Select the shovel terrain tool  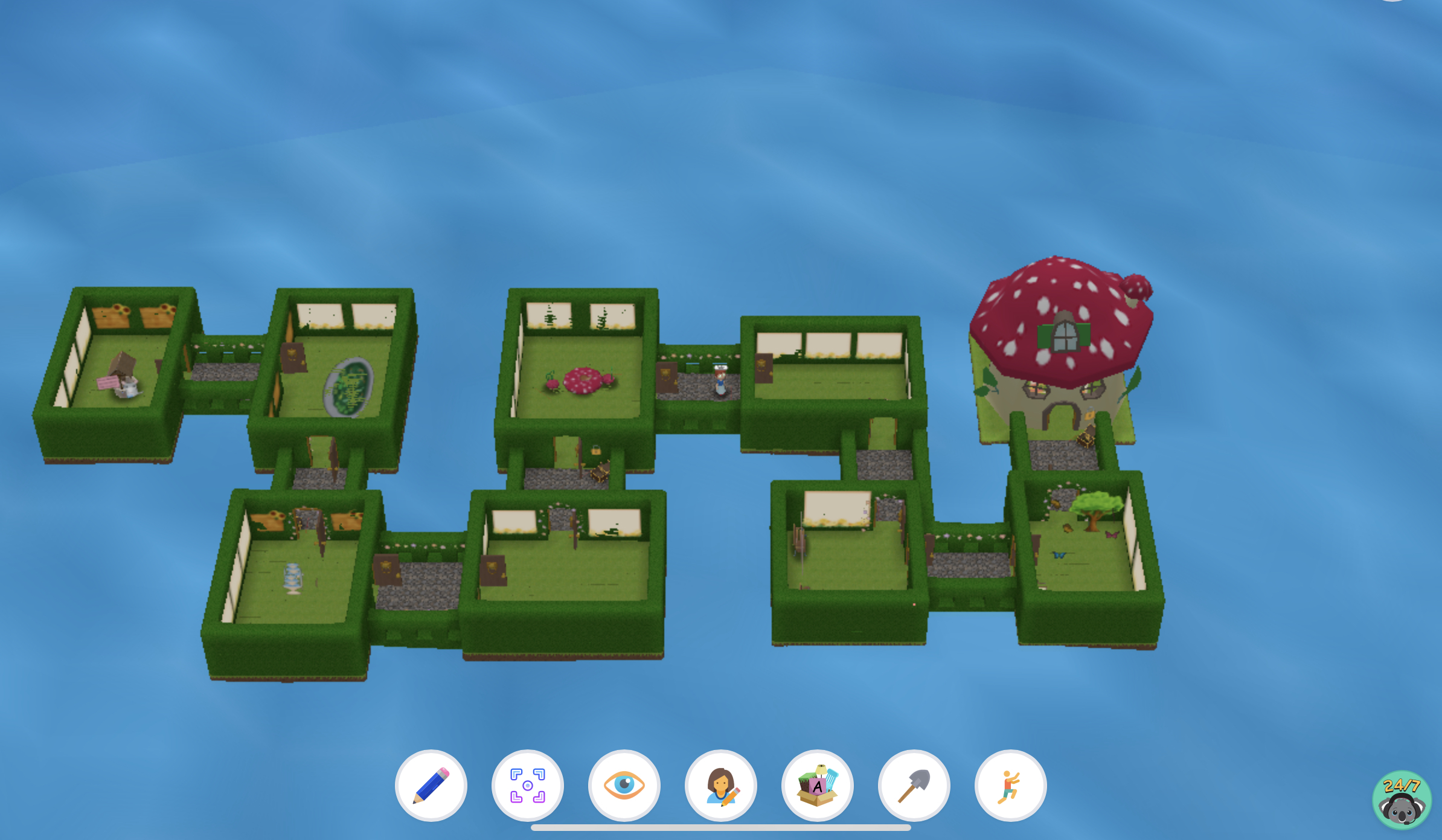point(913,784)
